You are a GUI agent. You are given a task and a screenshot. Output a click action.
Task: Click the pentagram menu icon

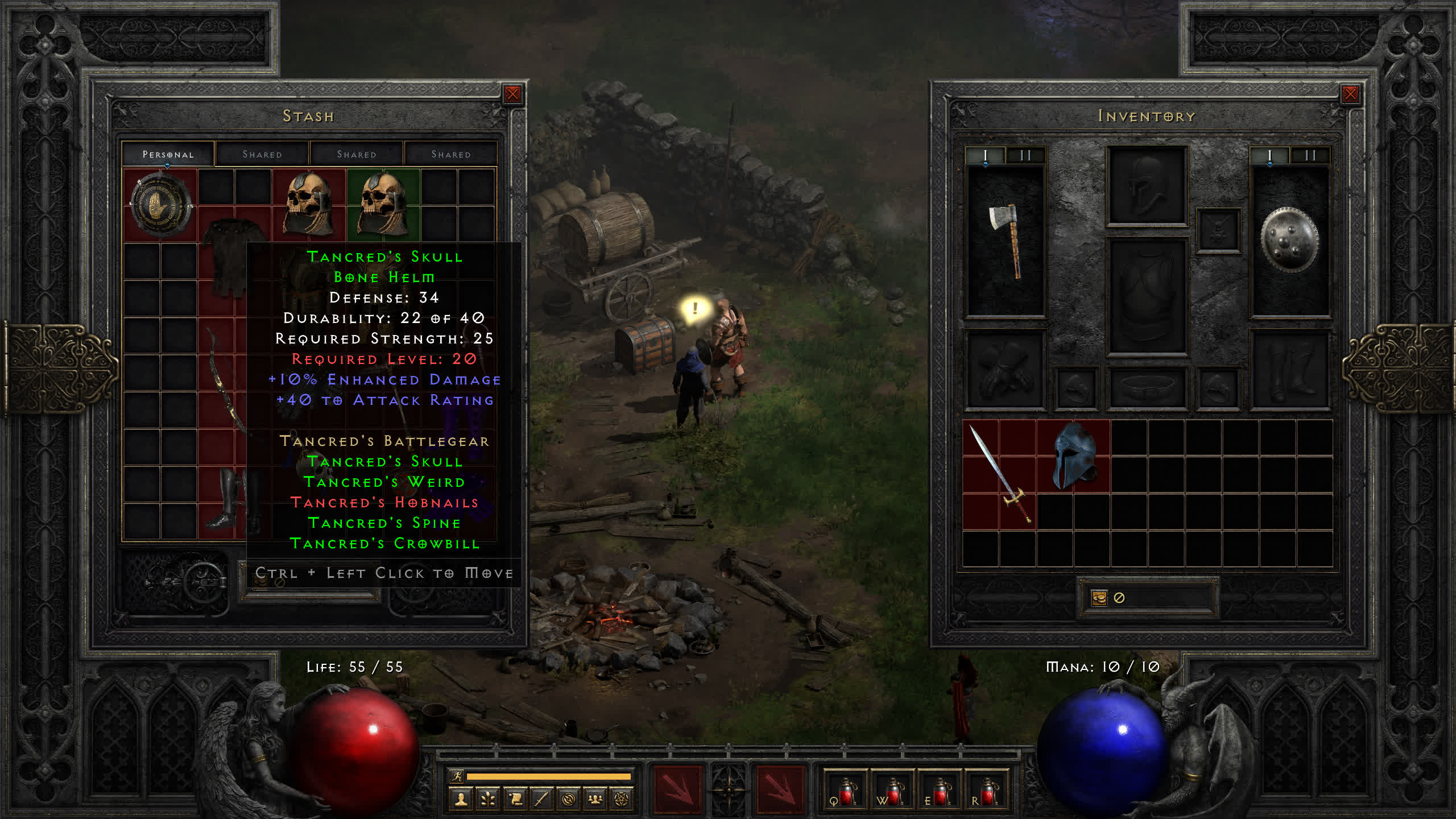click(622, 799)
